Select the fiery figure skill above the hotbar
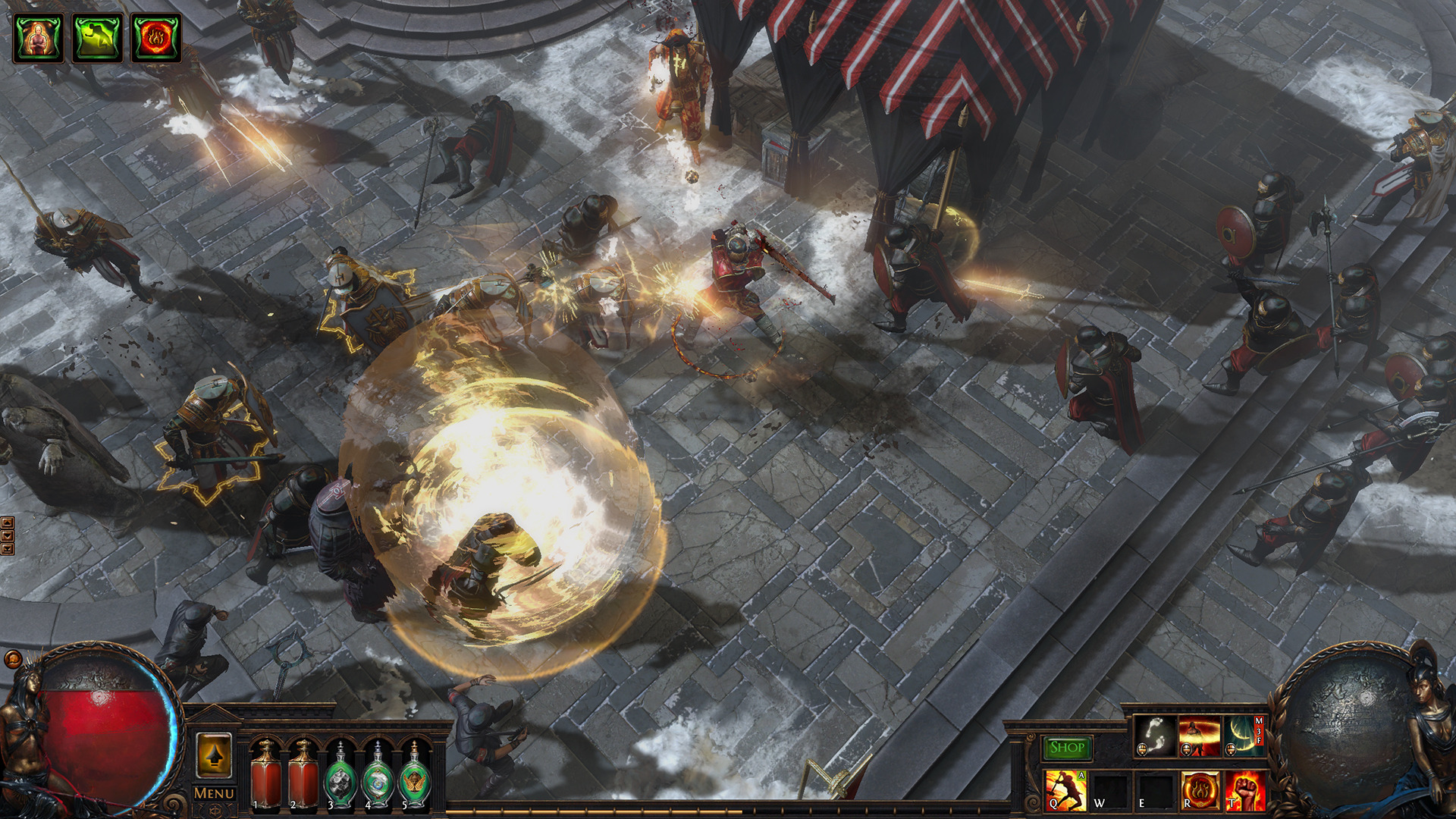 pyautogui.click(x=1200, y=736)
